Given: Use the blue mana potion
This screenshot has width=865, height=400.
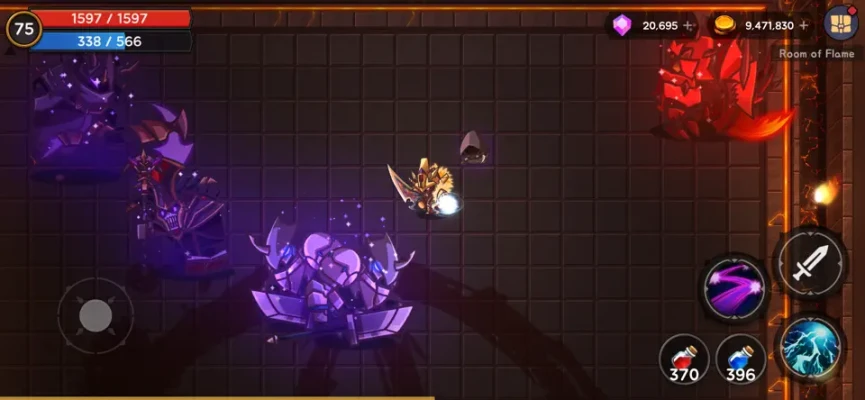Looking at the screenshot, I should point(741,359).
